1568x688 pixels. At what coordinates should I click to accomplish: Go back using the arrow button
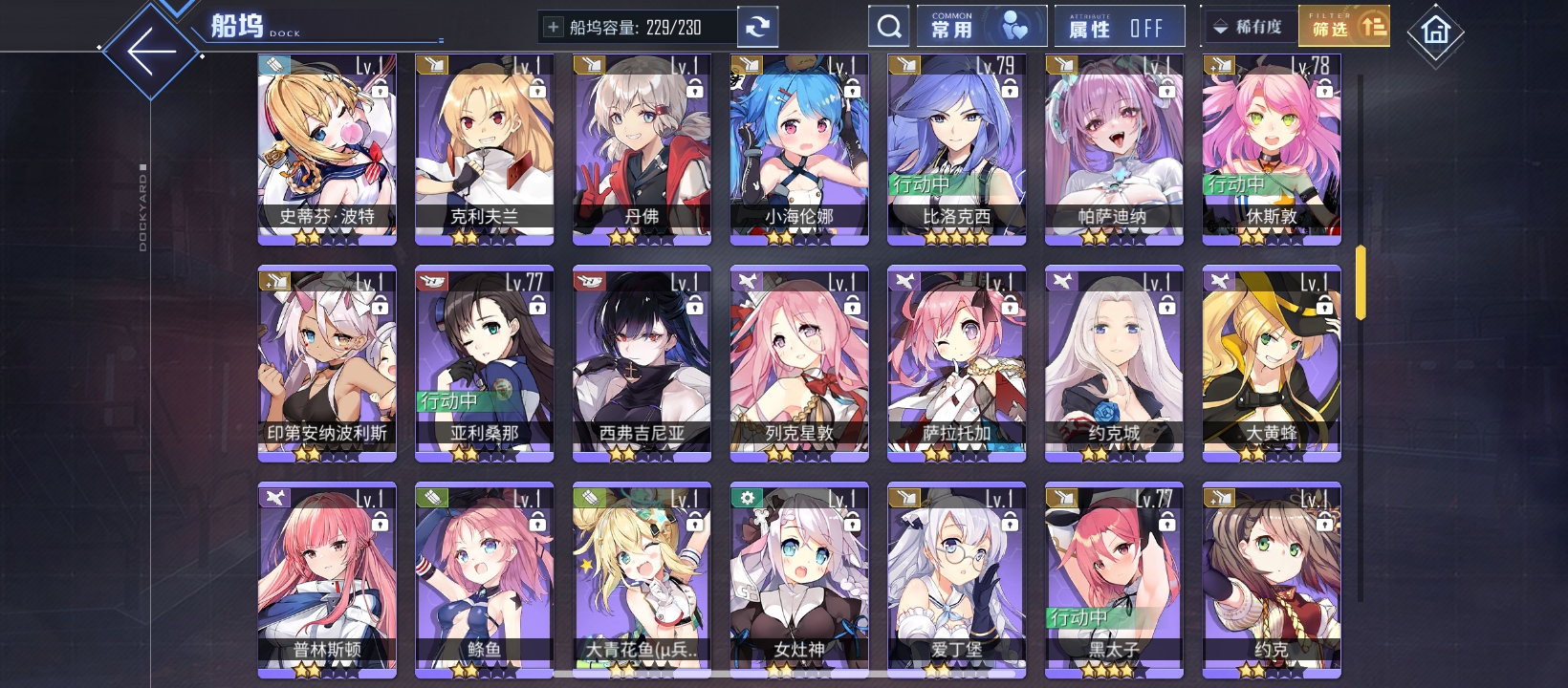tap(151, 52)
